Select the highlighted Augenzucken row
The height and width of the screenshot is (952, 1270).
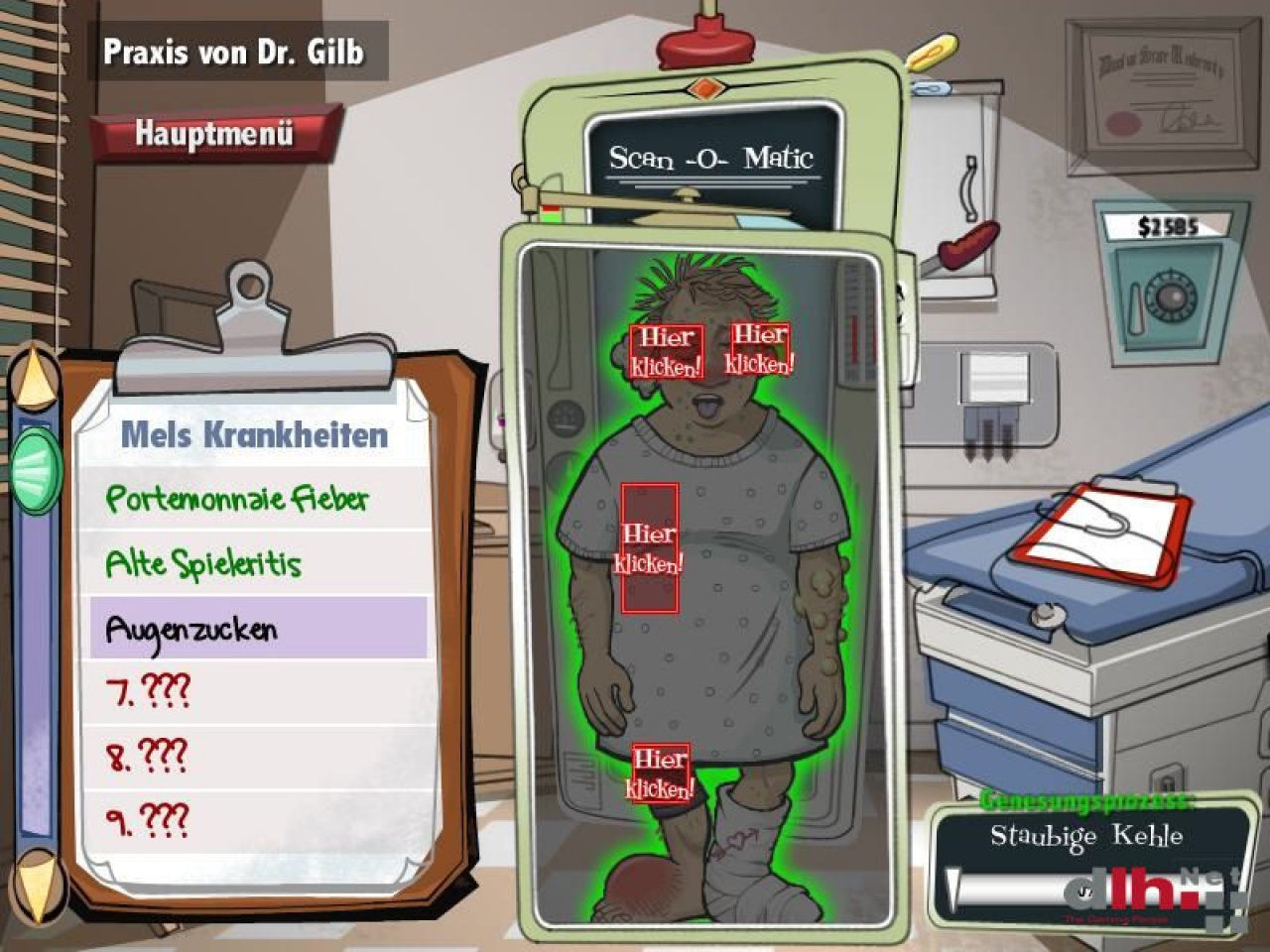point(258,628)
